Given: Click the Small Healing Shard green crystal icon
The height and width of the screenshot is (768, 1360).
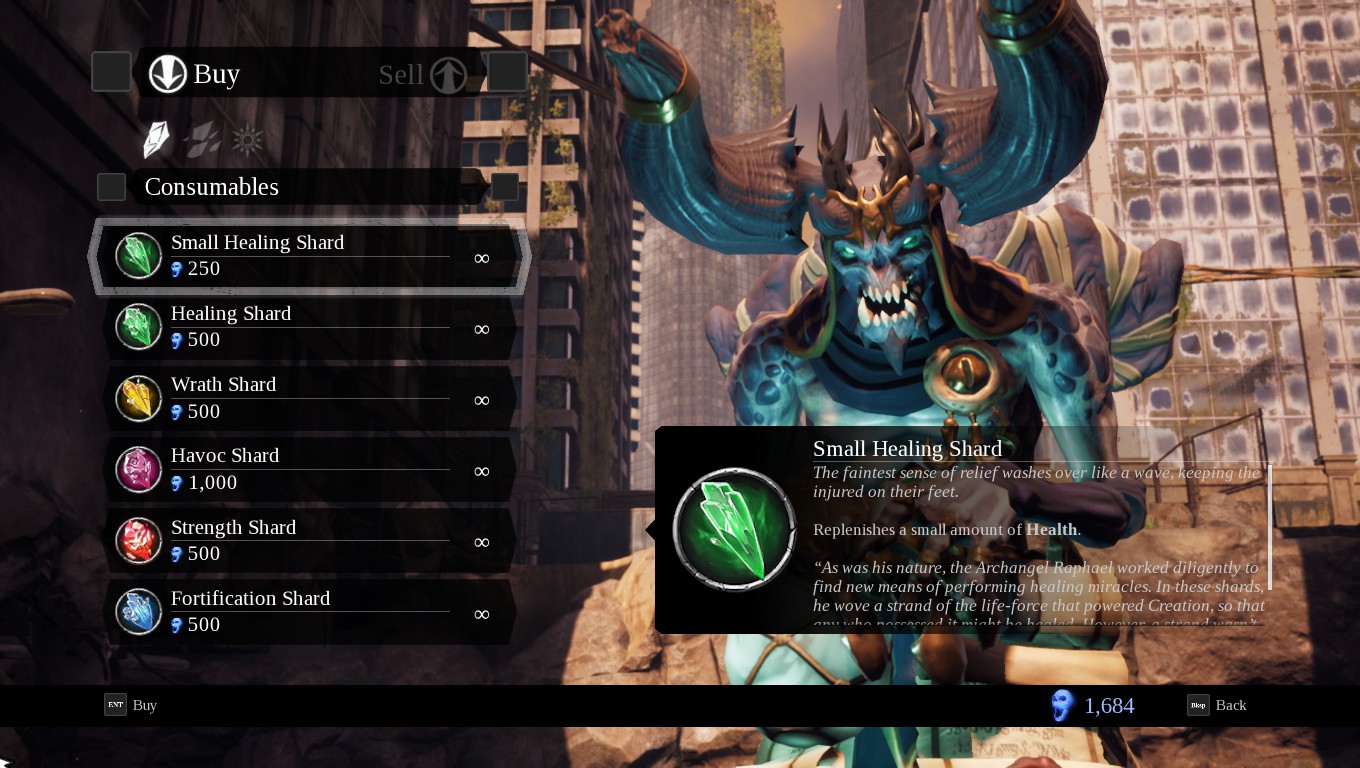Looking at the screenshot, I should tap(138, 255).
